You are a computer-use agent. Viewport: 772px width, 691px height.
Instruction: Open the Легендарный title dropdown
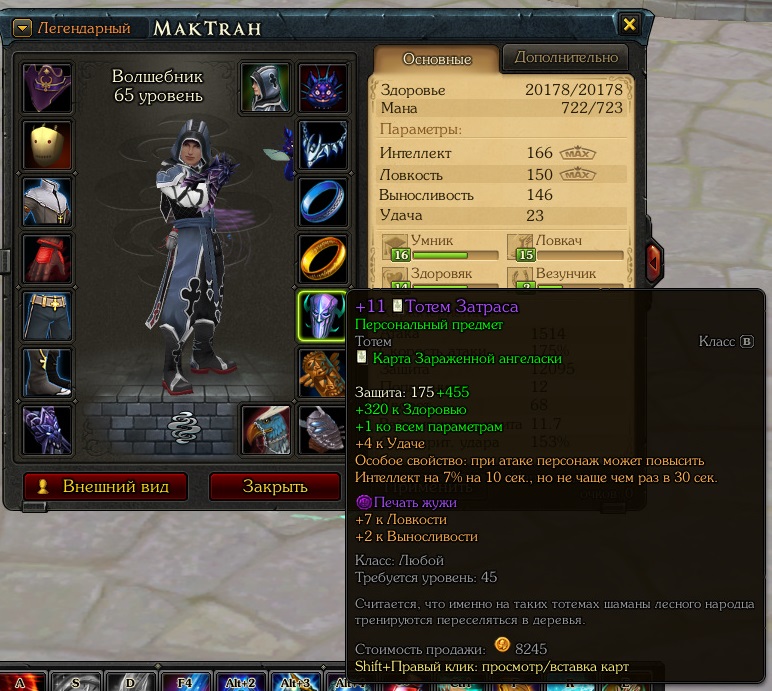coord(22,28)
